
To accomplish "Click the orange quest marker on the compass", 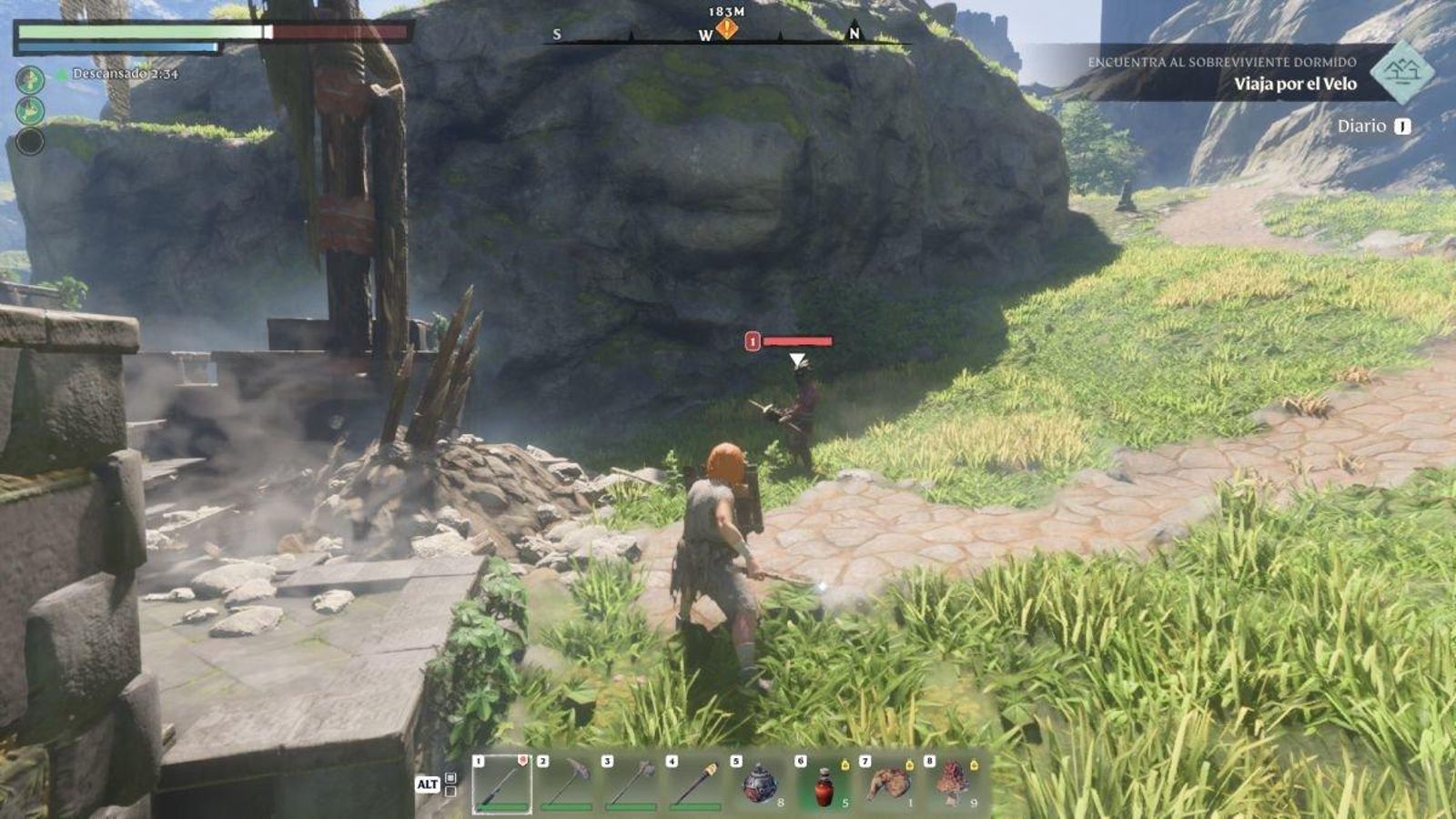I will point(726,29).
